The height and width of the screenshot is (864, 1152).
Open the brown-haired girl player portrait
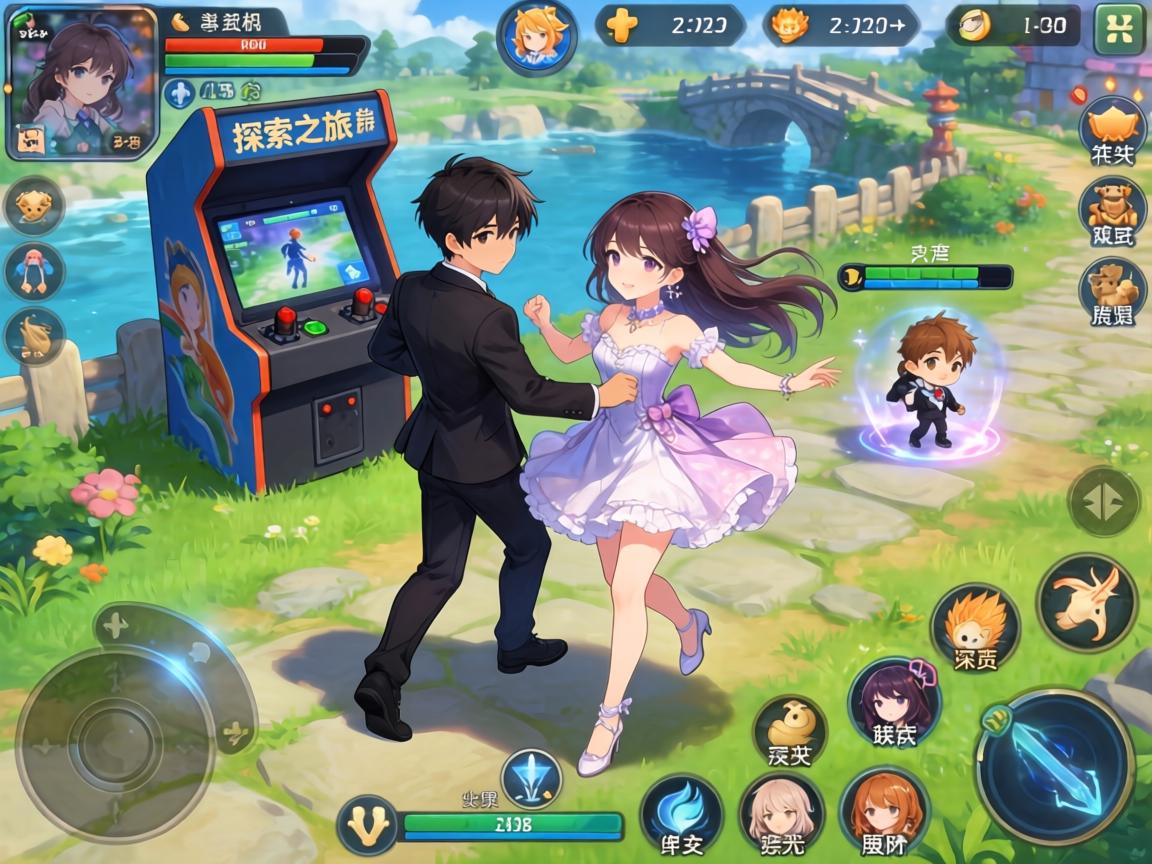(x=82, y=82)
